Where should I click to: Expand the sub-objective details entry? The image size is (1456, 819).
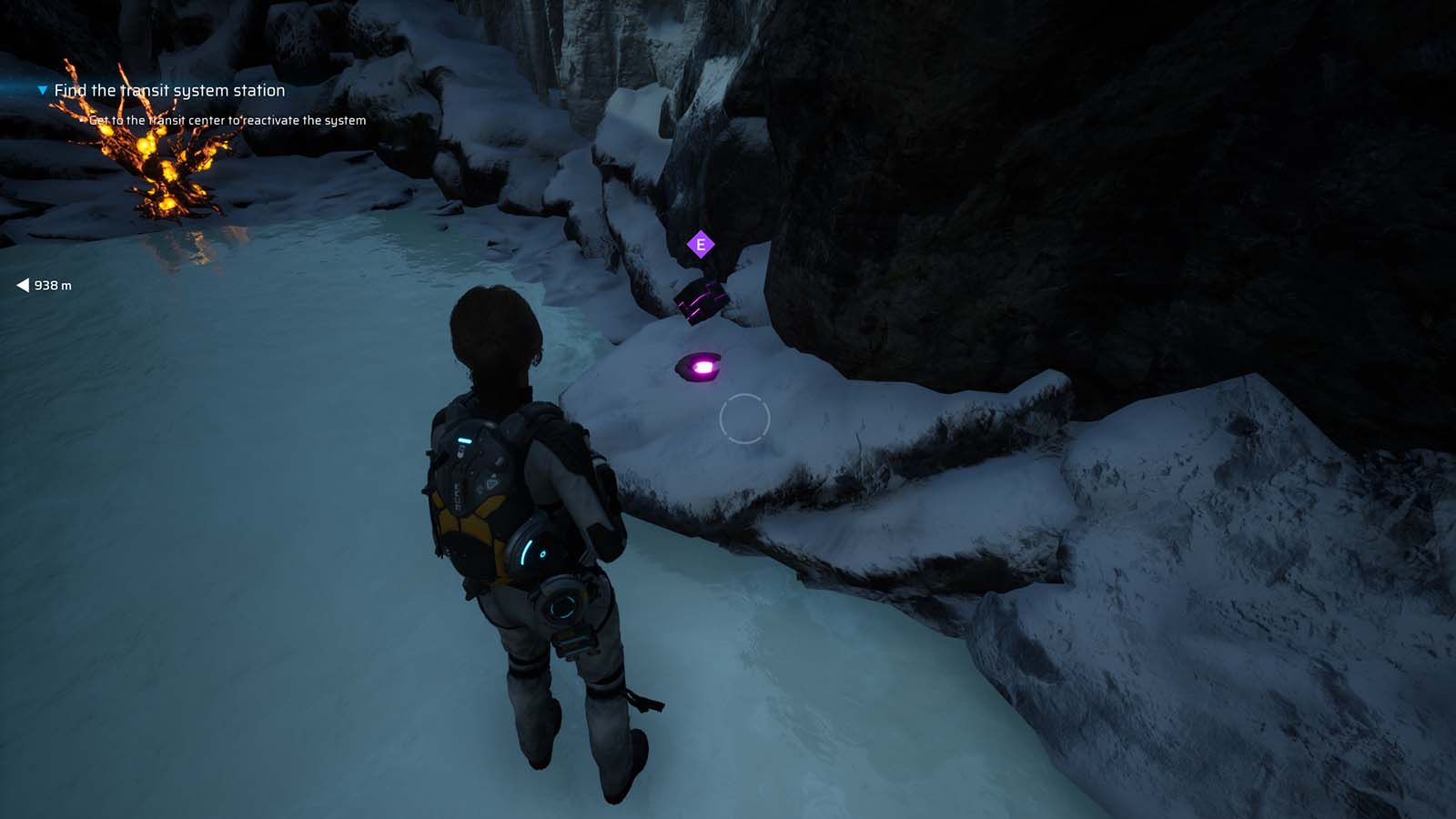point(227,119)
